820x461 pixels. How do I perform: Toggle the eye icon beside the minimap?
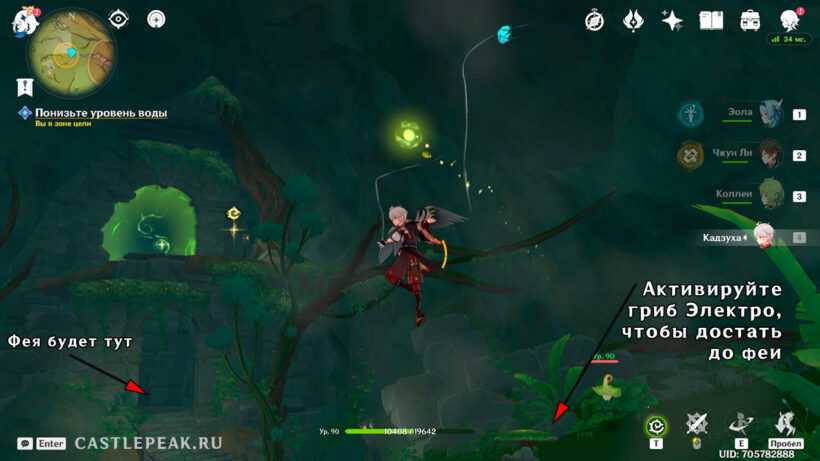click(119, 19)
